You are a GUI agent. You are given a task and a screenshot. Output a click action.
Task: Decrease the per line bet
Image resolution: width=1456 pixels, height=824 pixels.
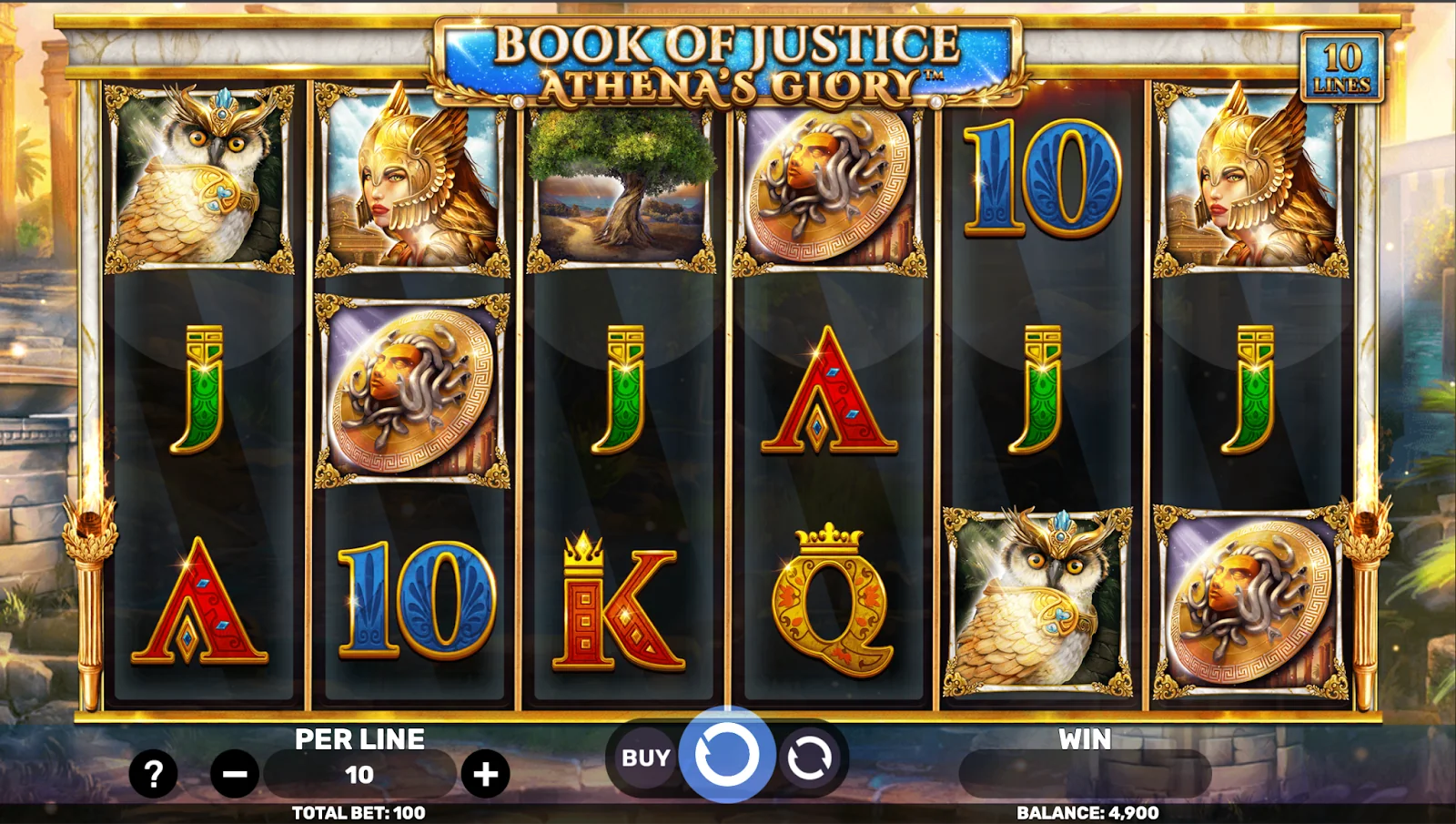point(235,774)
